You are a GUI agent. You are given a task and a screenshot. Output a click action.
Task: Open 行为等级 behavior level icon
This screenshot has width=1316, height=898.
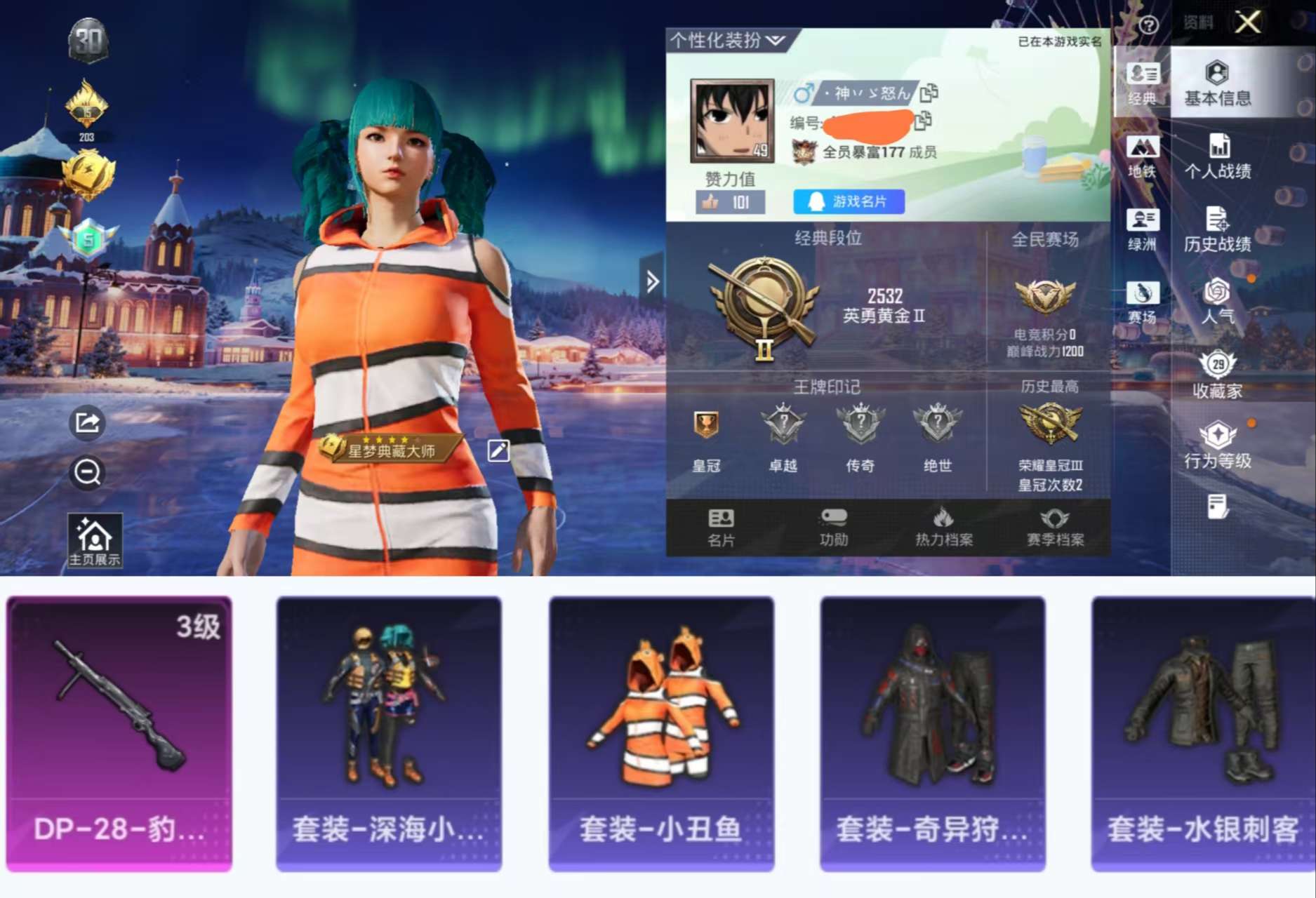pyautogui.click(x=1219, y=442)
